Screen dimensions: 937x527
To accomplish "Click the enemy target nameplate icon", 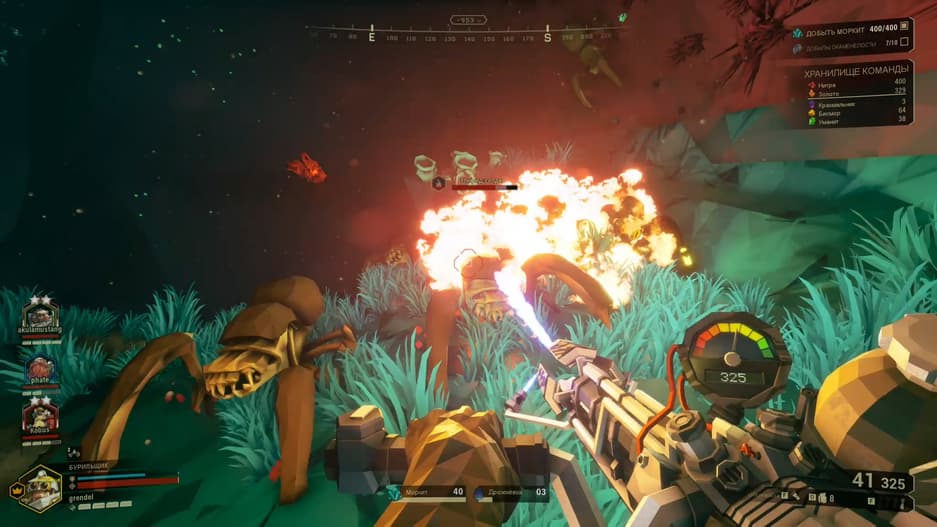I will [438, 183].
